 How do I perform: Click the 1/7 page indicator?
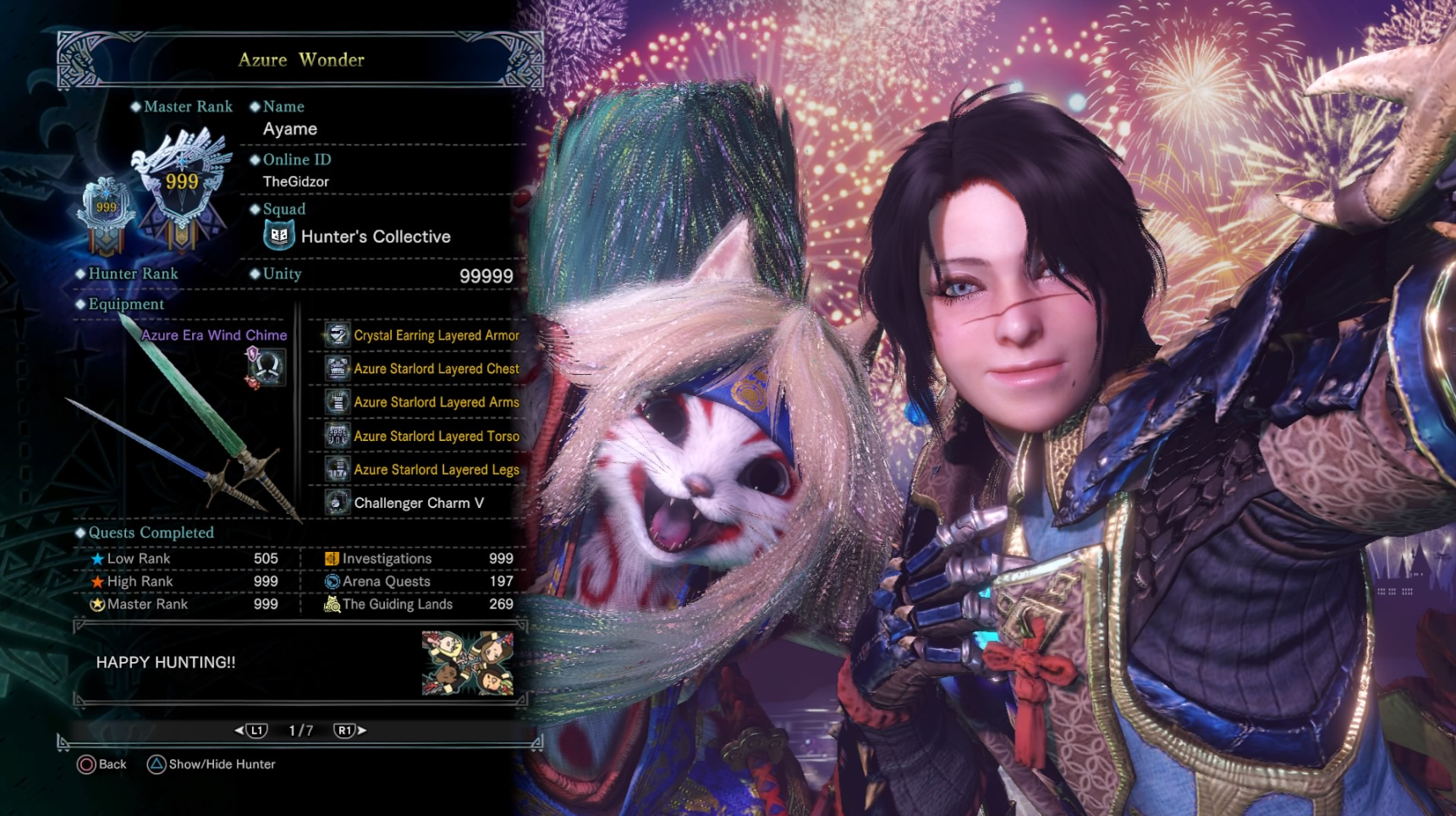coord(301,730)
